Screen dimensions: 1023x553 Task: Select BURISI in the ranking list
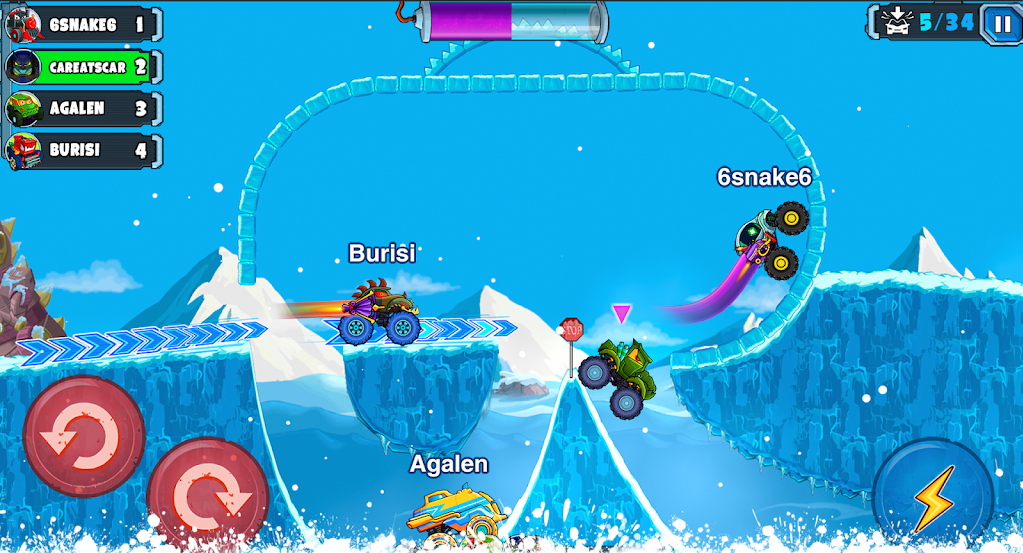pyautogui.click(x=84, y=151)
